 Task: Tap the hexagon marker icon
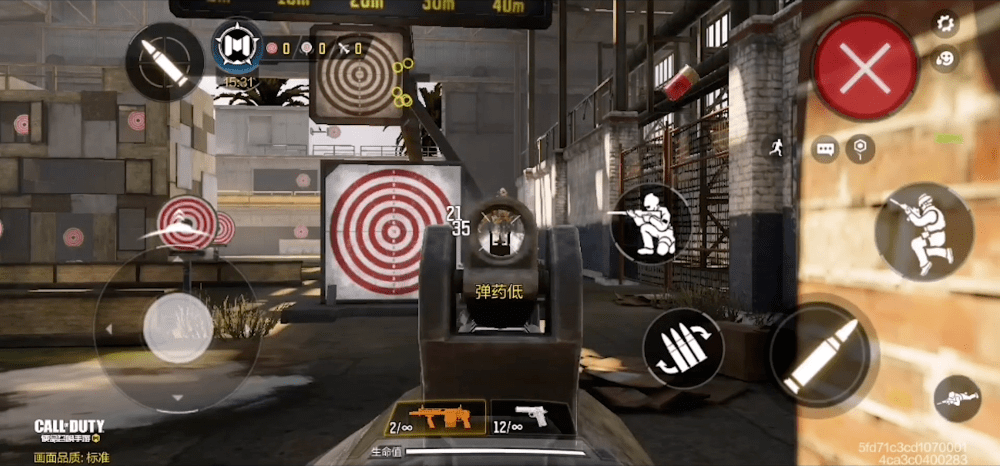[858, 150]
